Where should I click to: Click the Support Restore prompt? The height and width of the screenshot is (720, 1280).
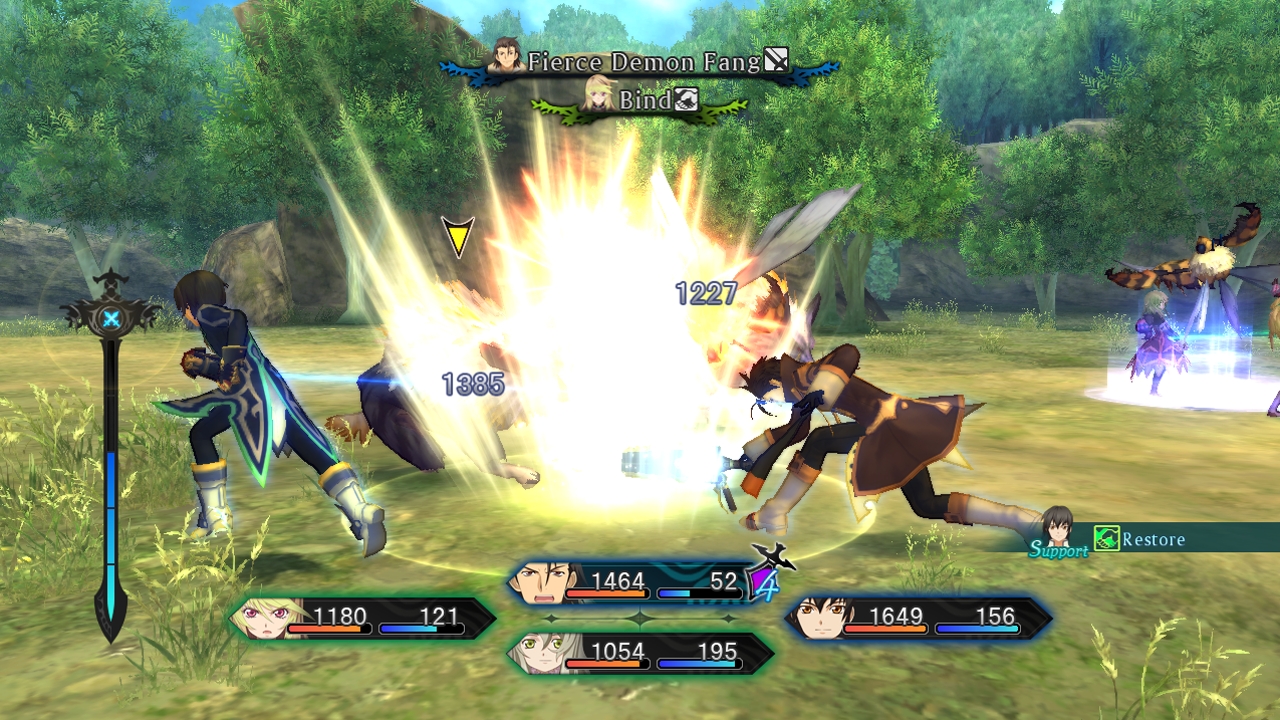[1140, 539]
